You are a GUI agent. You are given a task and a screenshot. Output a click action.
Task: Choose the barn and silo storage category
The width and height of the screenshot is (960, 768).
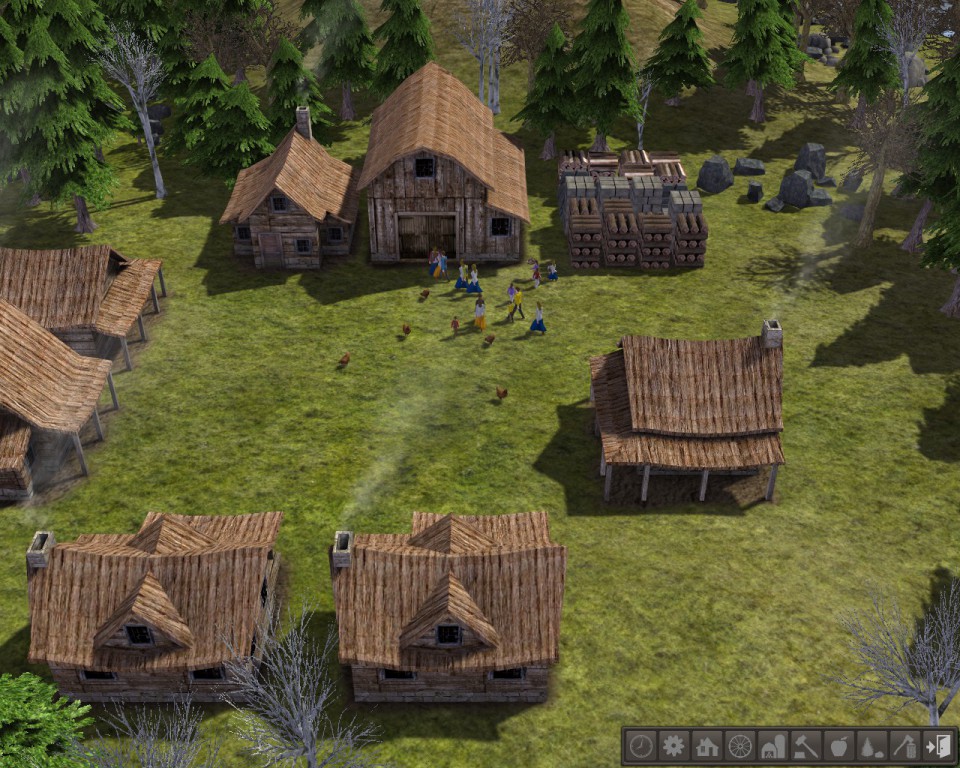[773, 745]
